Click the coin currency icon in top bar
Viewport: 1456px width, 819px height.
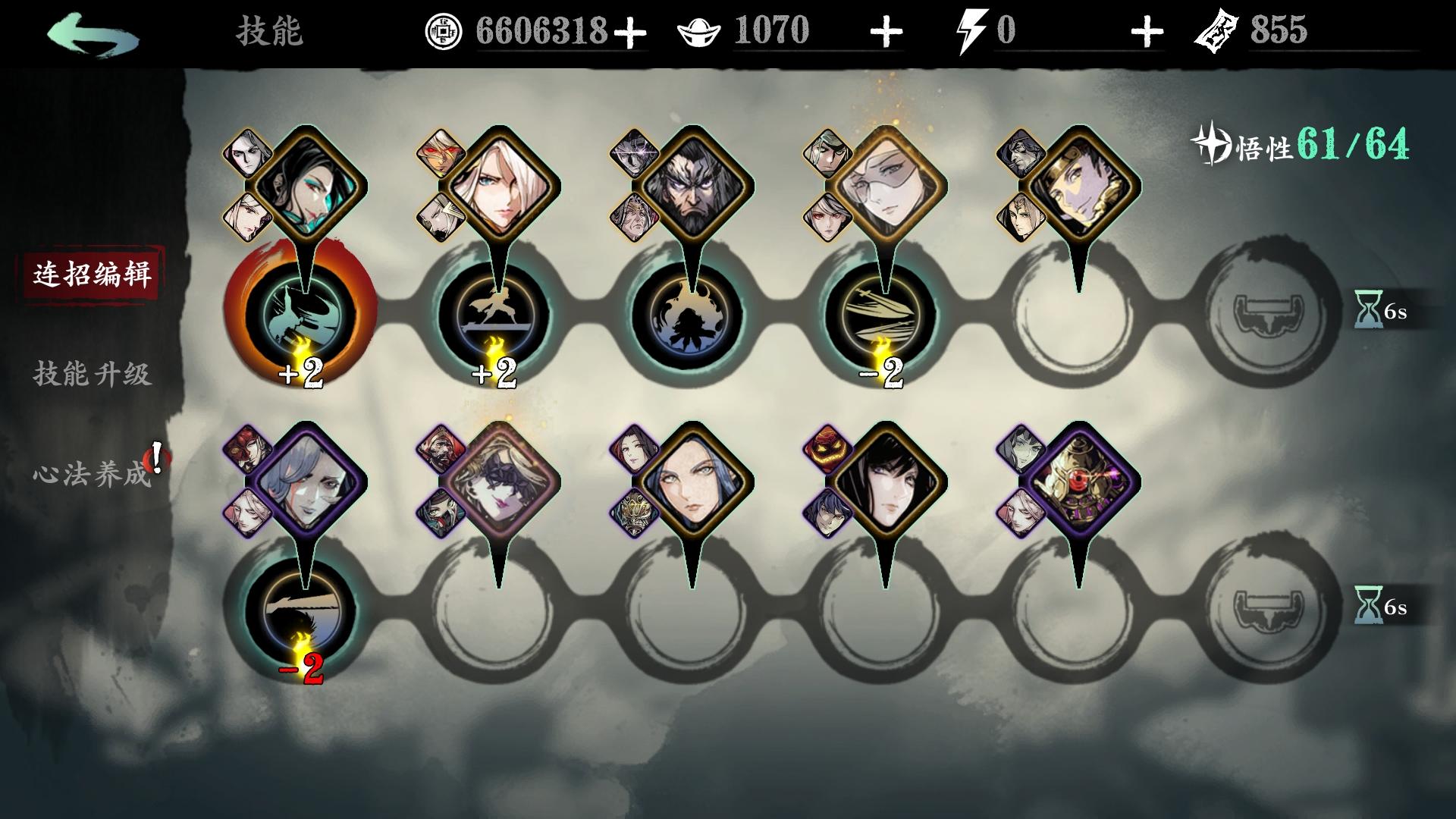(x=444, y=30)
